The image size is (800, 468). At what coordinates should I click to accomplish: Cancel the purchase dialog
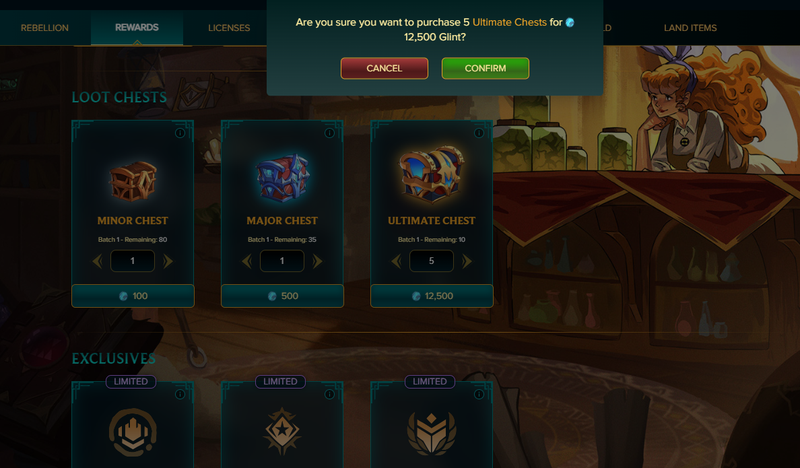(384, 68)
